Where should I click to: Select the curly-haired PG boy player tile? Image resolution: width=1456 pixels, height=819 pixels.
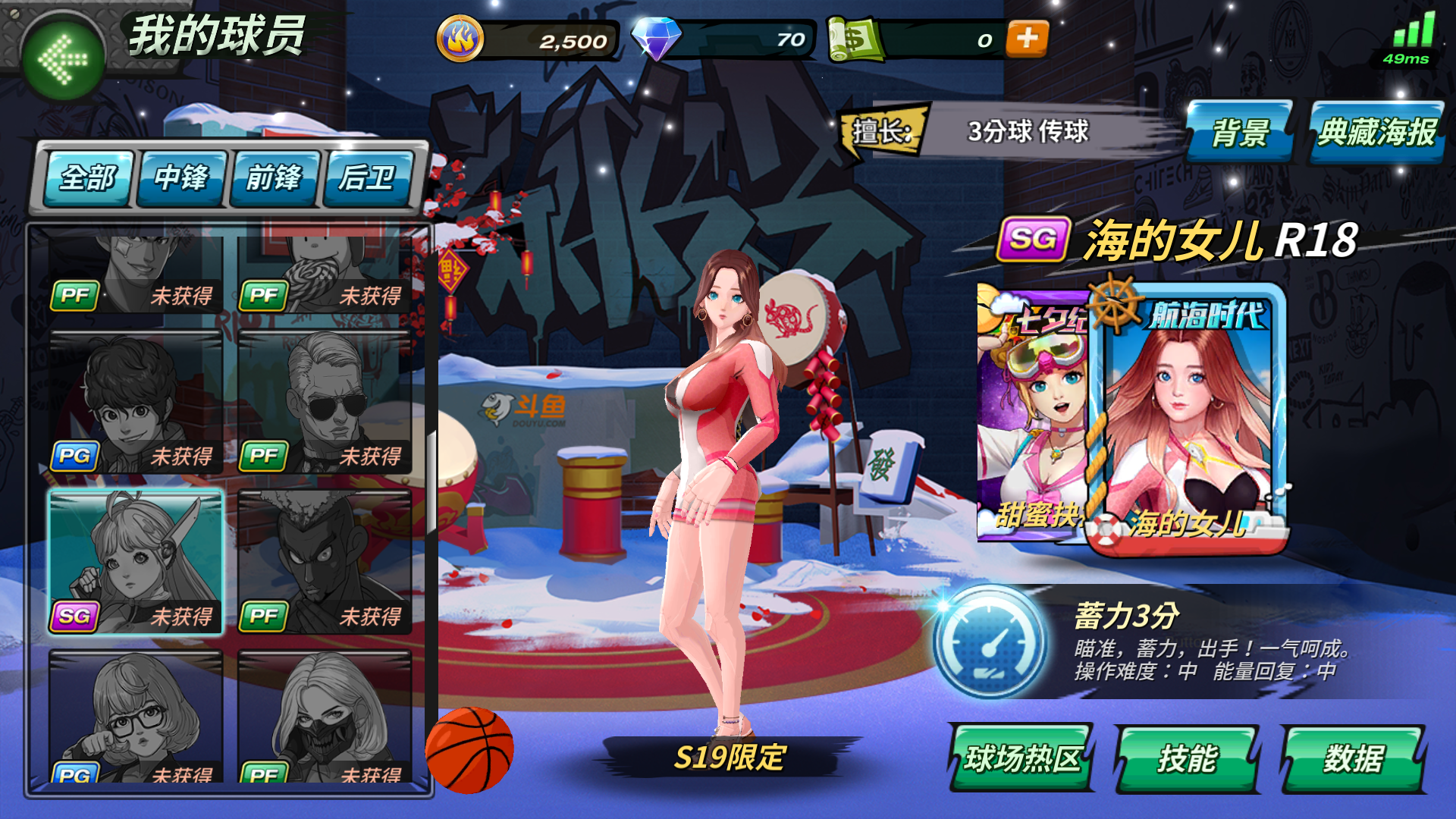tap(136, 402)
